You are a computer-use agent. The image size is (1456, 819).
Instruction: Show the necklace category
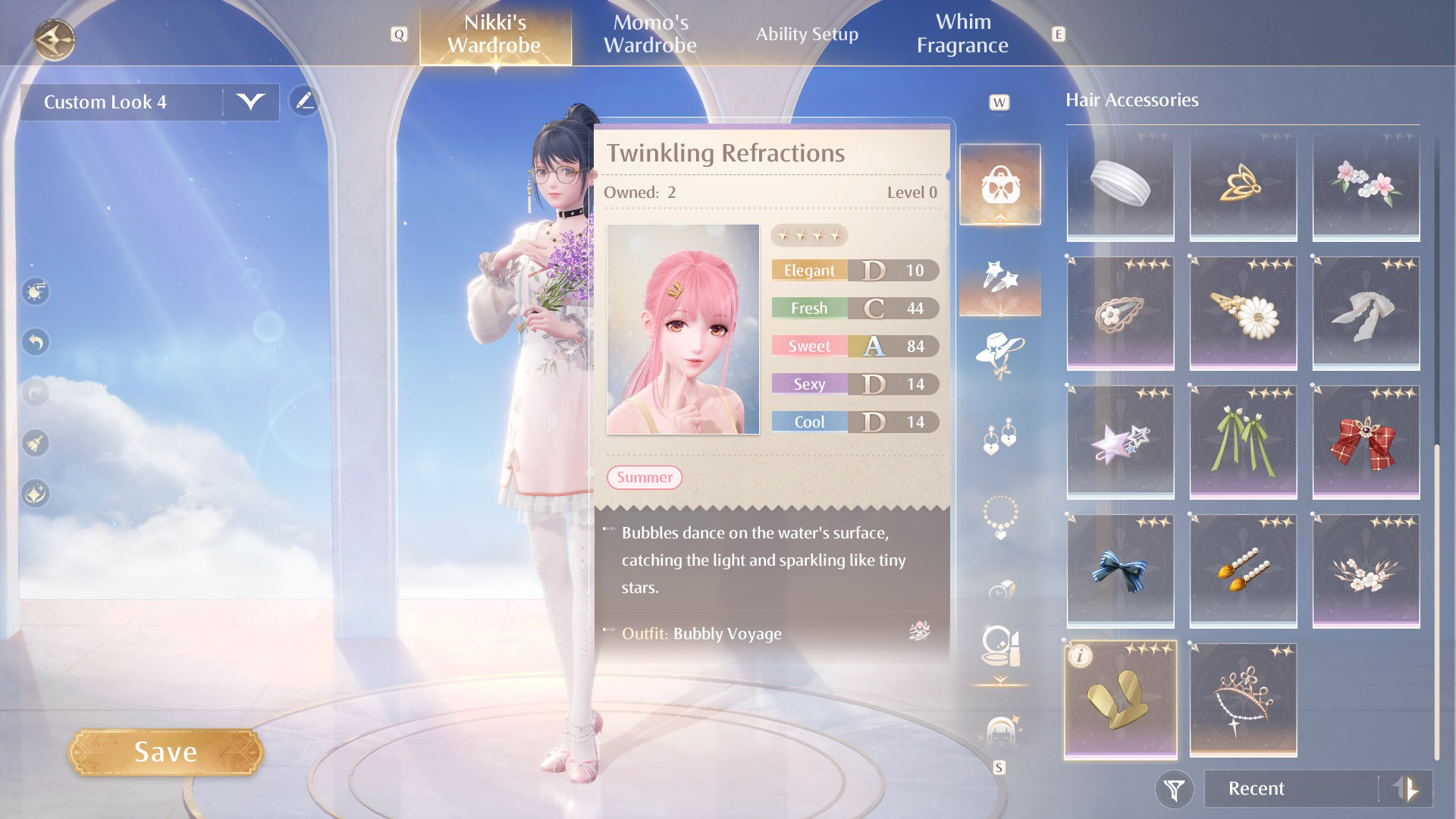pos(999,517)
